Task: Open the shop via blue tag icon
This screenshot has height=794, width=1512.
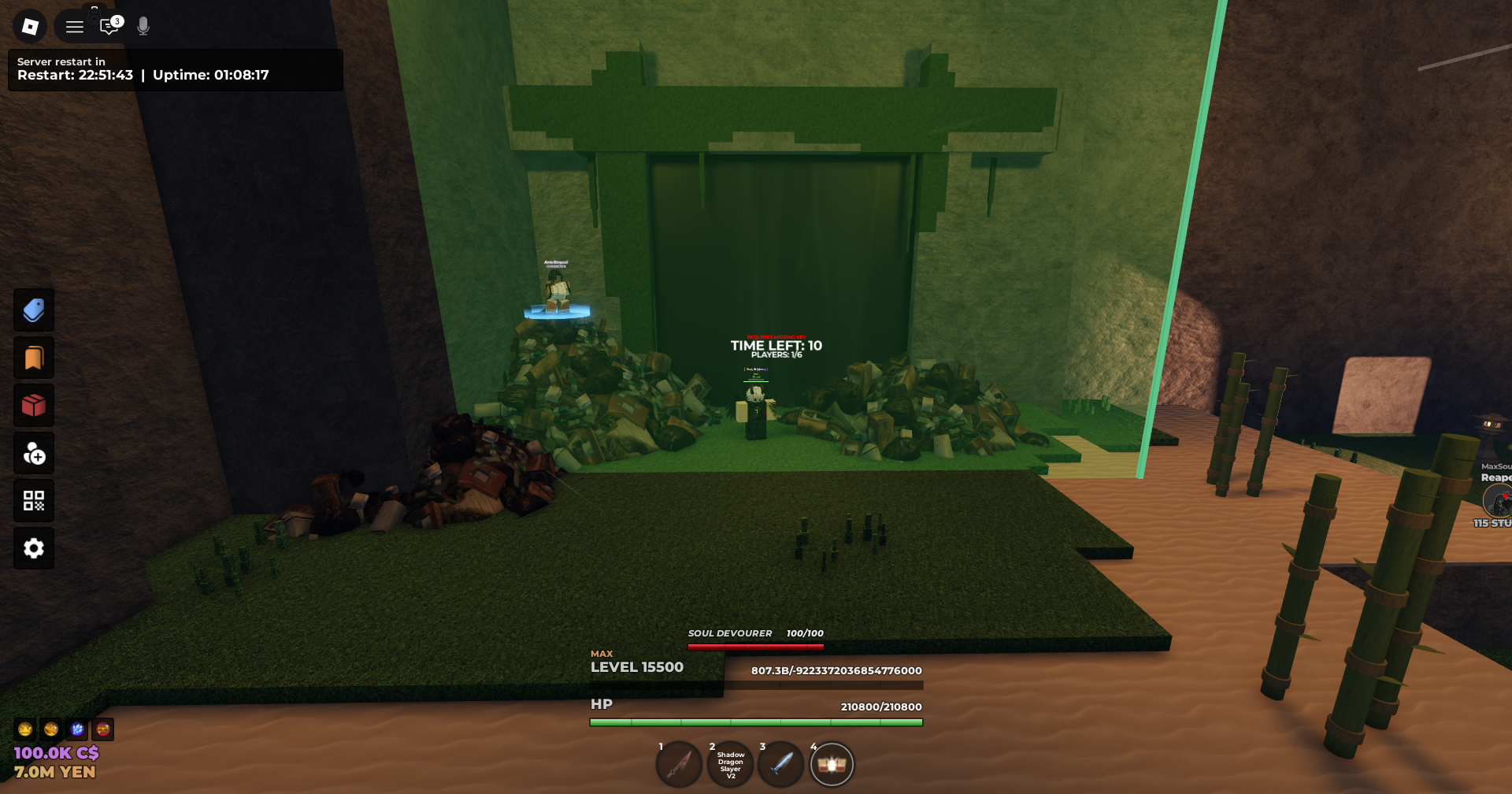Action: coord(33,310)
